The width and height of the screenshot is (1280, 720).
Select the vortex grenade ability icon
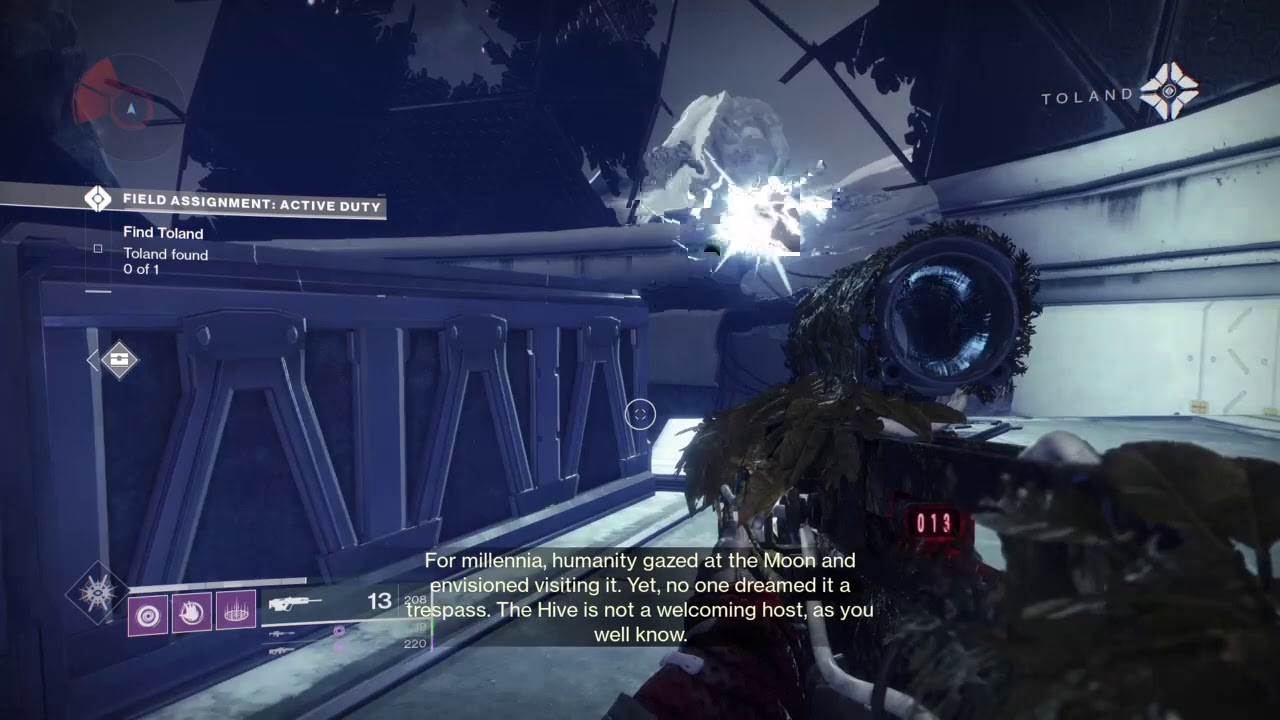point(148,612)
